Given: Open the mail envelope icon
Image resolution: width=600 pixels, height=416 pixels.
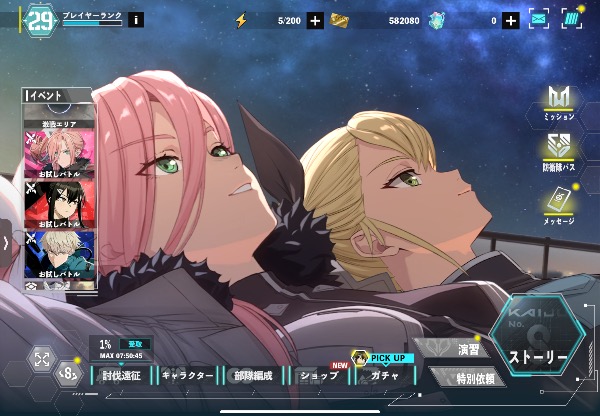Looking at the screenshot, I should 539,20.
